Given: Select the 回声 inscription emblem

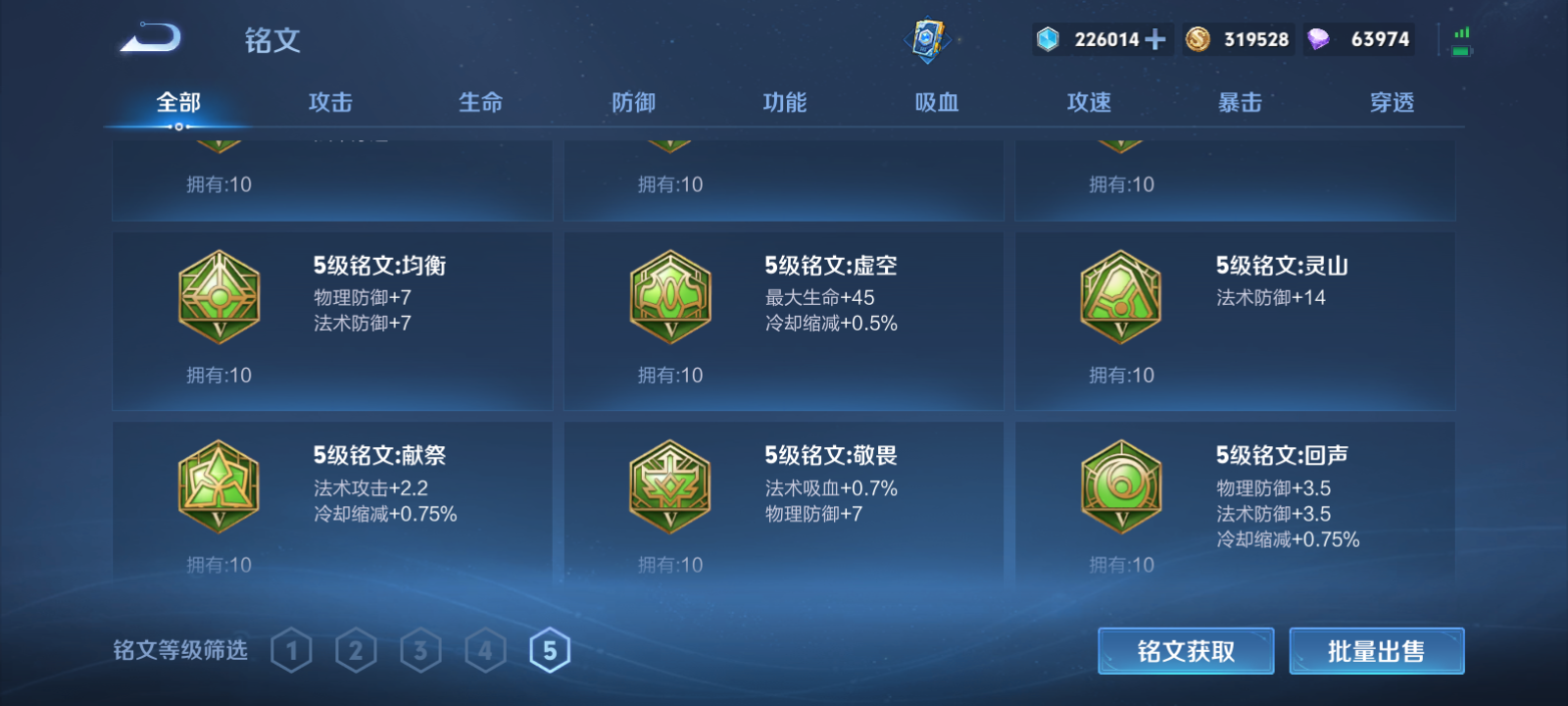Looking at the screenshot, I should (1119, 489).
